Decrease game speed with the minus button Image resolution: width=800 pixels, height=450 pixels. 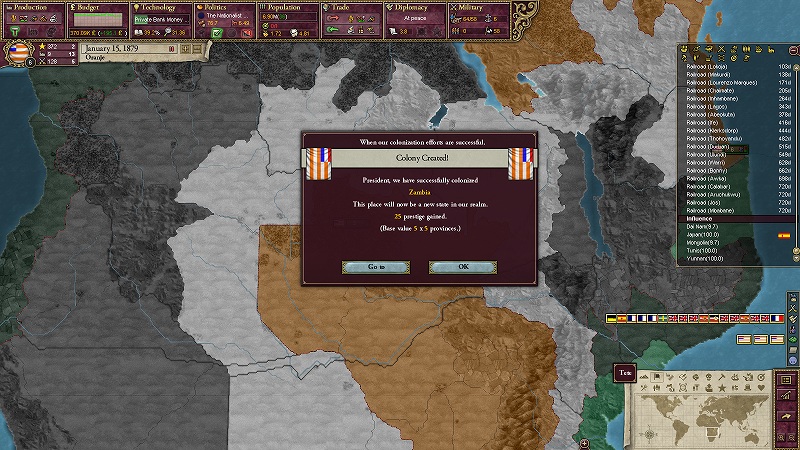tap(172, 48)
